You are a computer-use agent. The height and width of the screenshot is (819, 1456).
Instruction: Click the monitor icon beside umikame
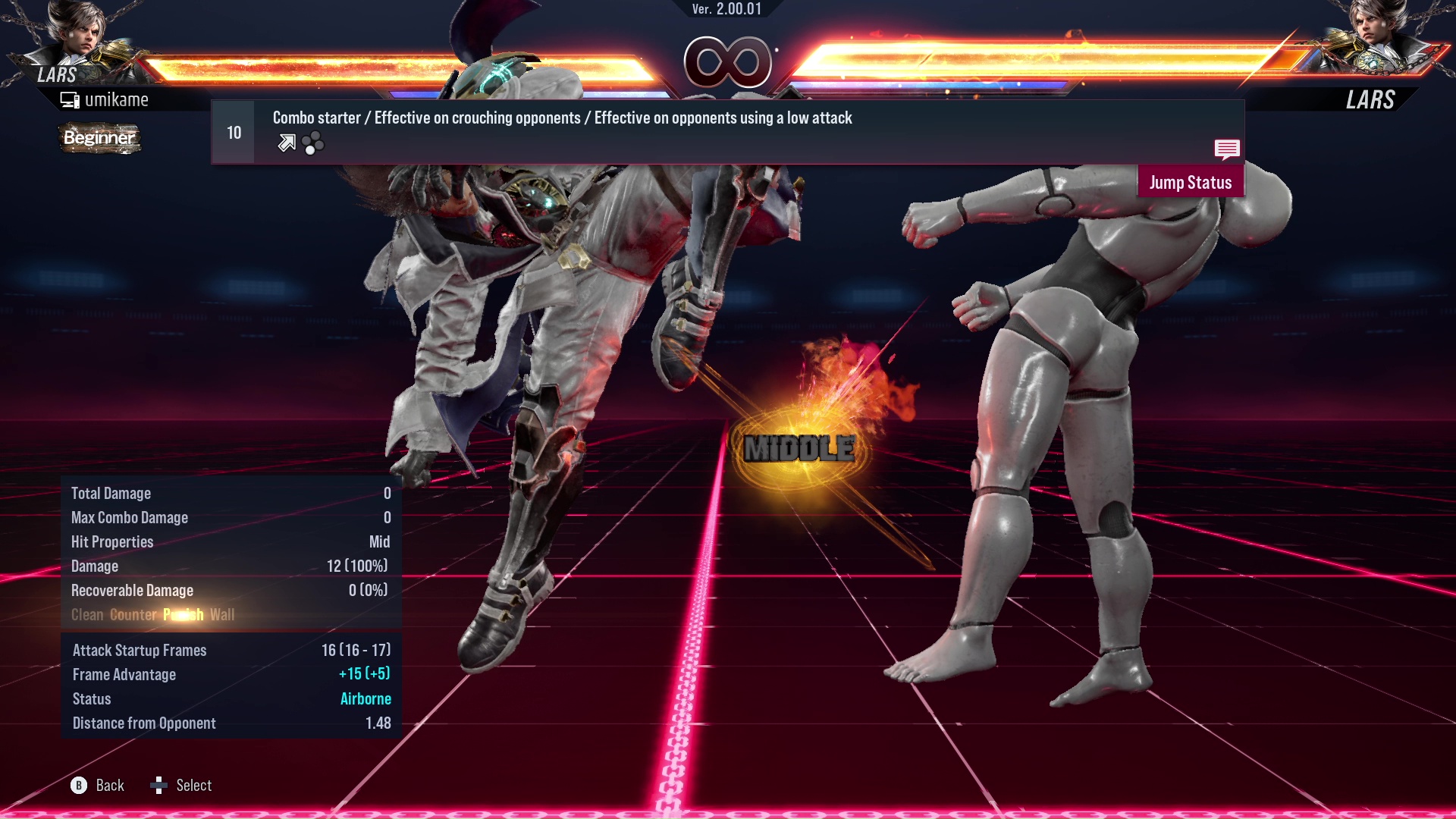coord(69,99)
